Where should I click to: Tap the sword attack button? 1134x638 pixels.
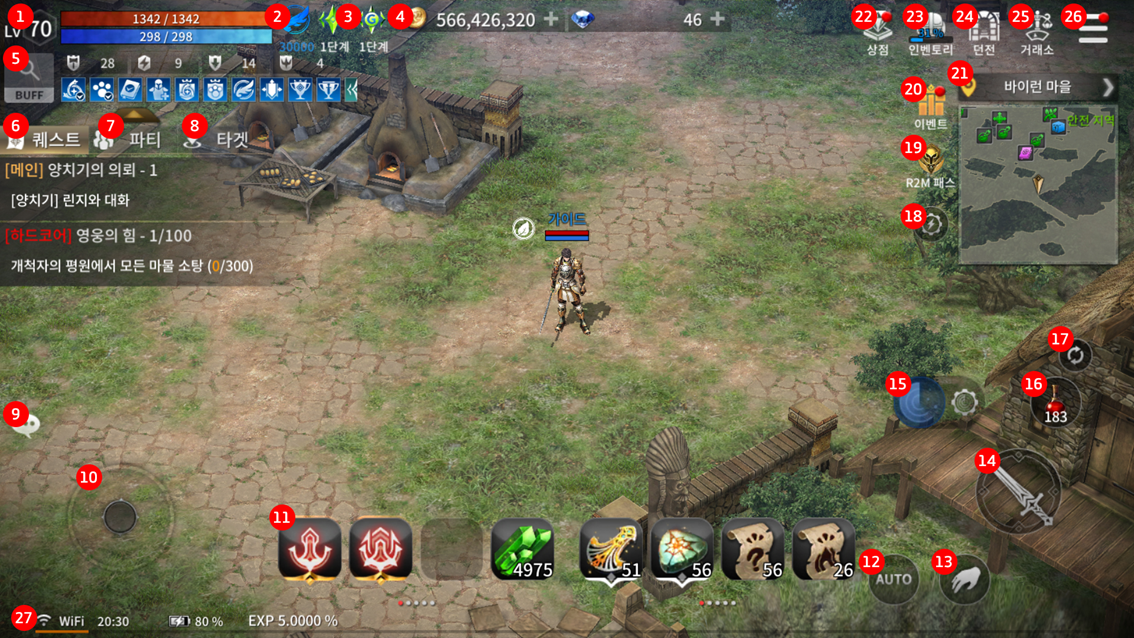pyautogui.click(x=1020, y=491)
